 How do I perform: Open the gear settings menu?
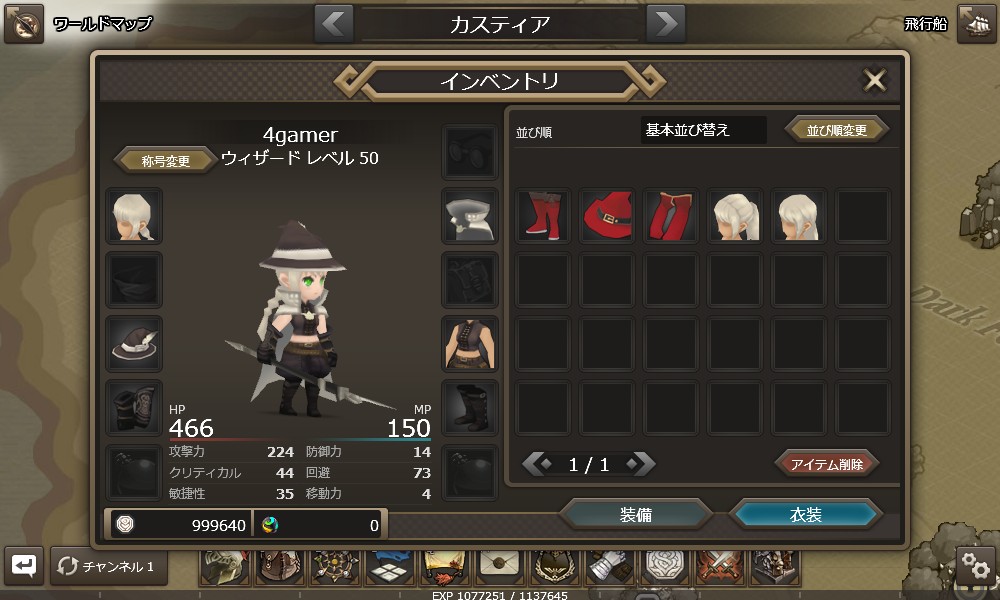point(975,566)
